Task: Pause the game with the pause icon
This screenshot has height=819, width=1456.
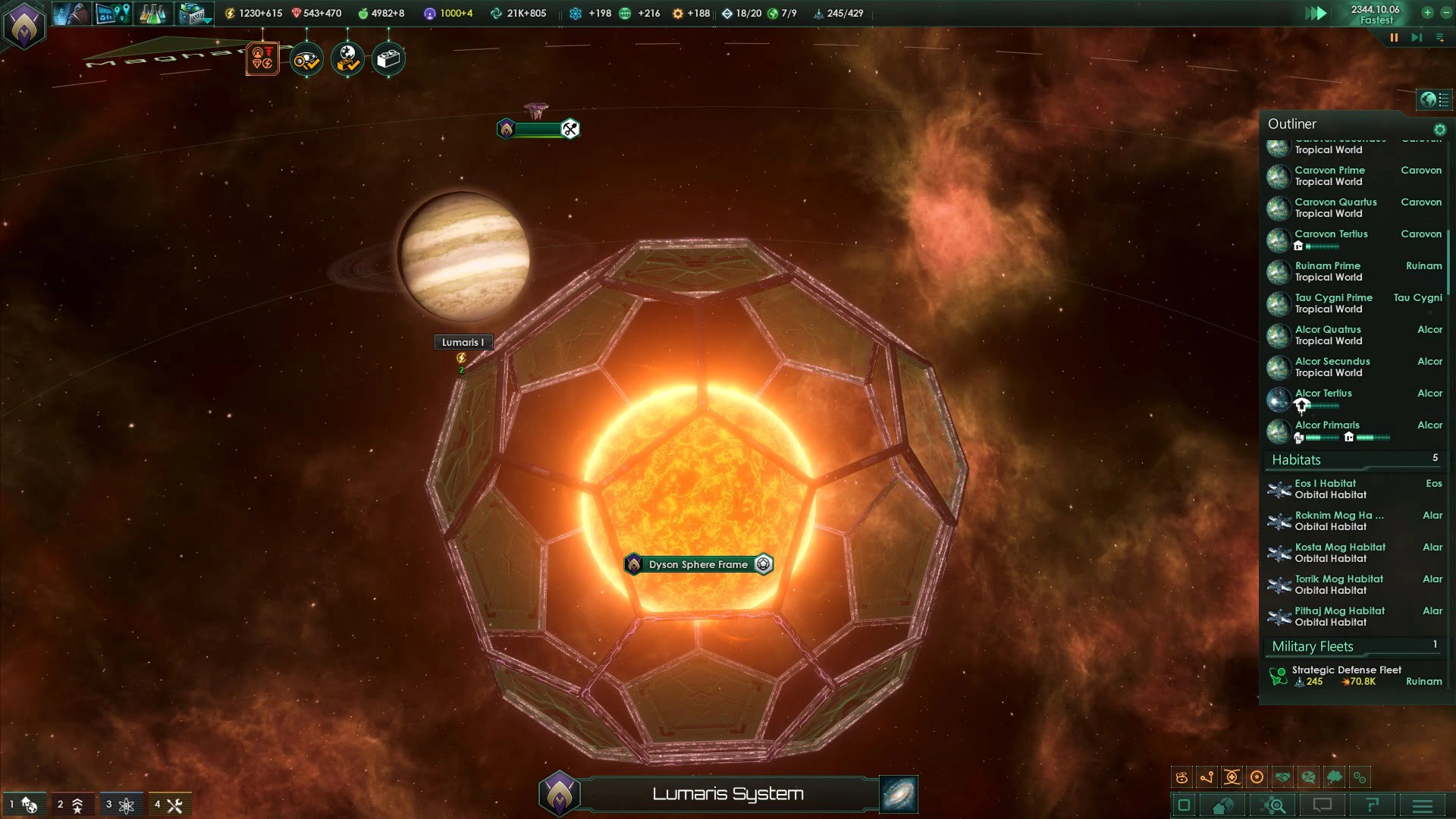Action: point(1394,37)
